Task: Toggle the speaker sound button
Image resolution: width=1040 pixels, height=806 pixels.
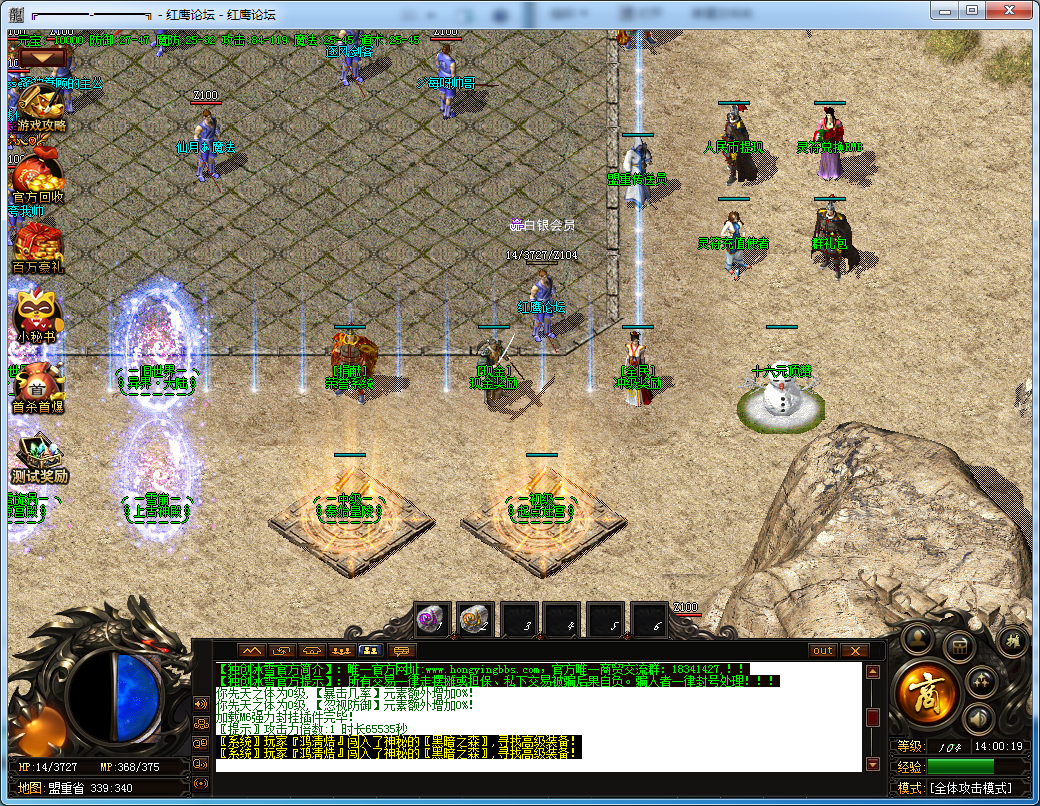Action: [979, 717]
